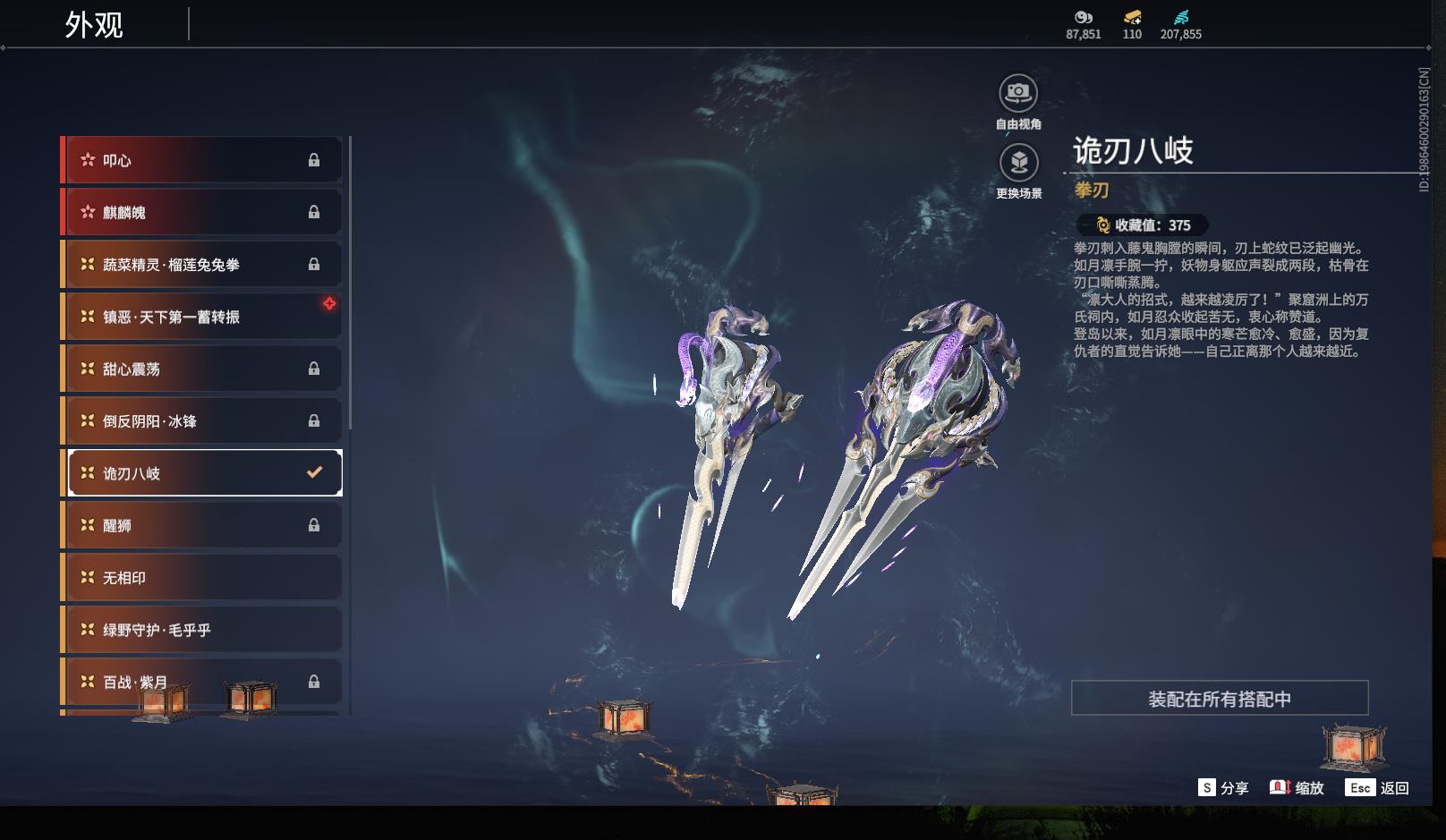Viewport: 1446px width, 840px height.
Task: Click the selected 诡刃八岐 entry
Action: 205,473
